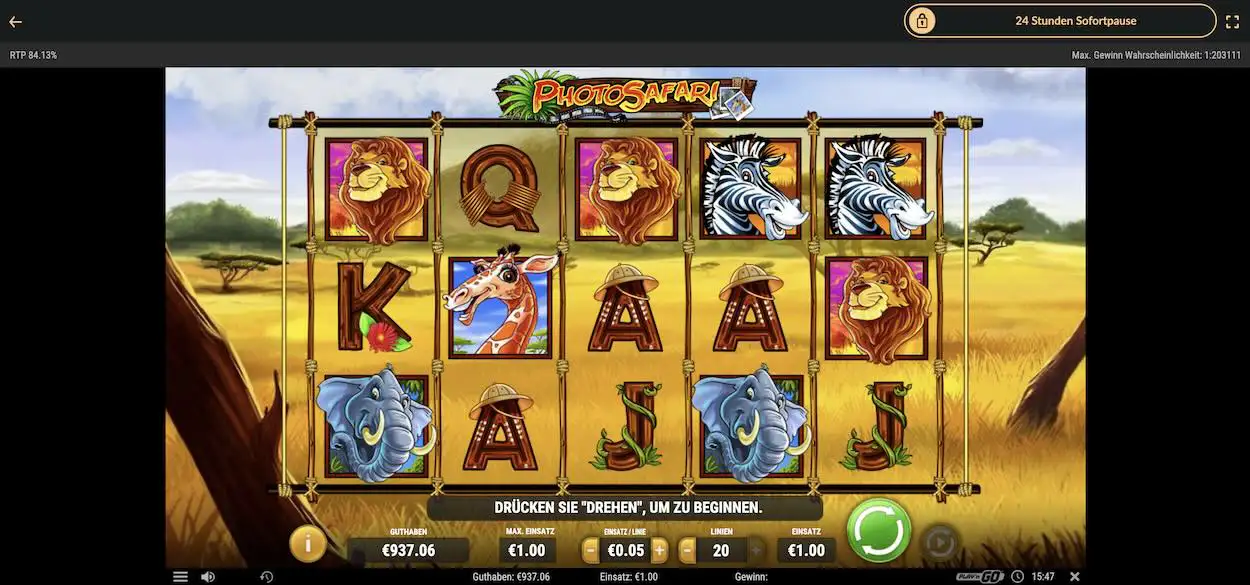Start autoplay with the play arrow button
Image resolution: width=1250 pixels, height=585 pixels.
point(939,543)
